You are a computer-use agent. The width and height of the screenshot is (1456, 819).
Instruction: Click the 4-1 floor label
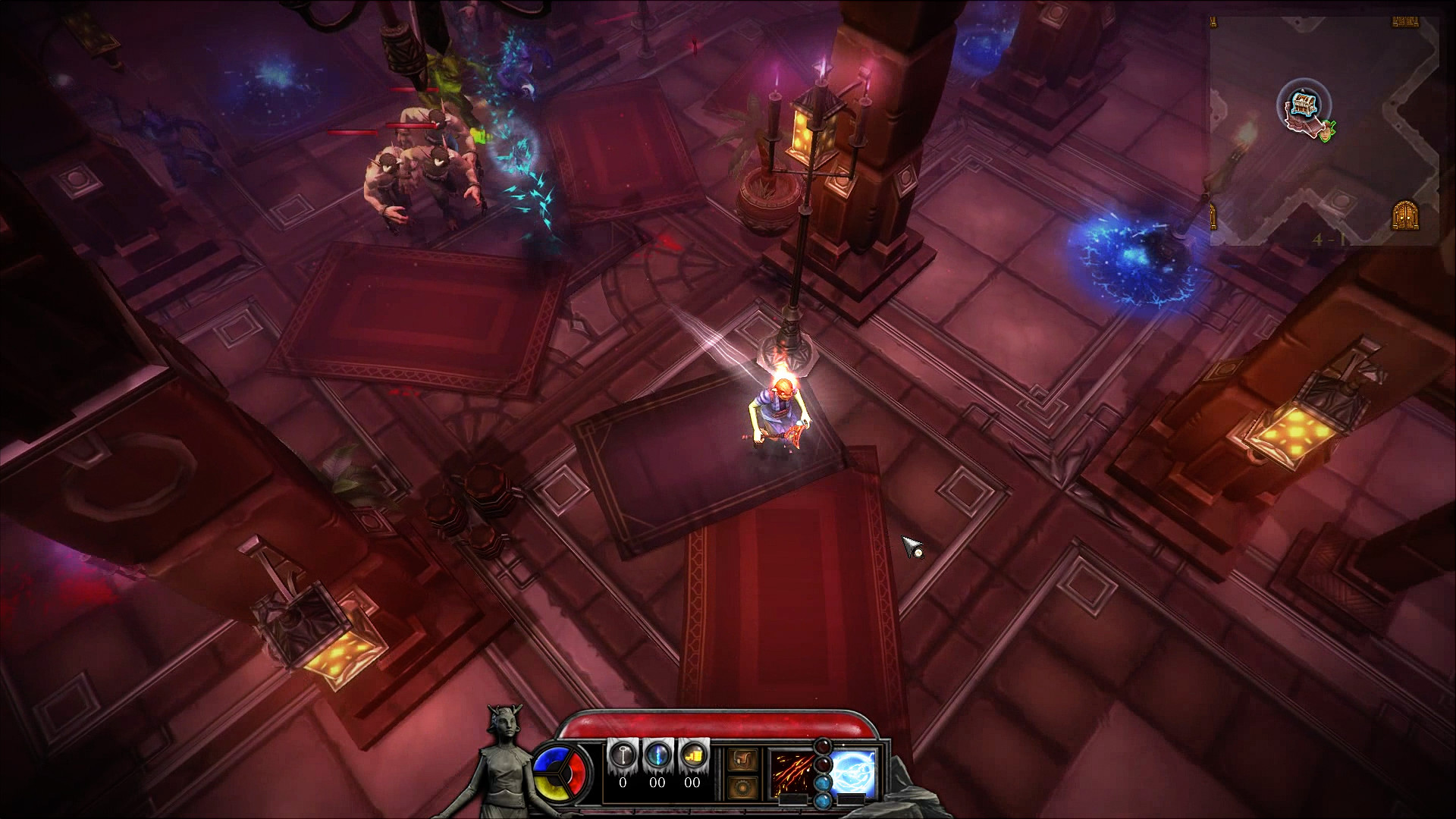(1330, 239)
